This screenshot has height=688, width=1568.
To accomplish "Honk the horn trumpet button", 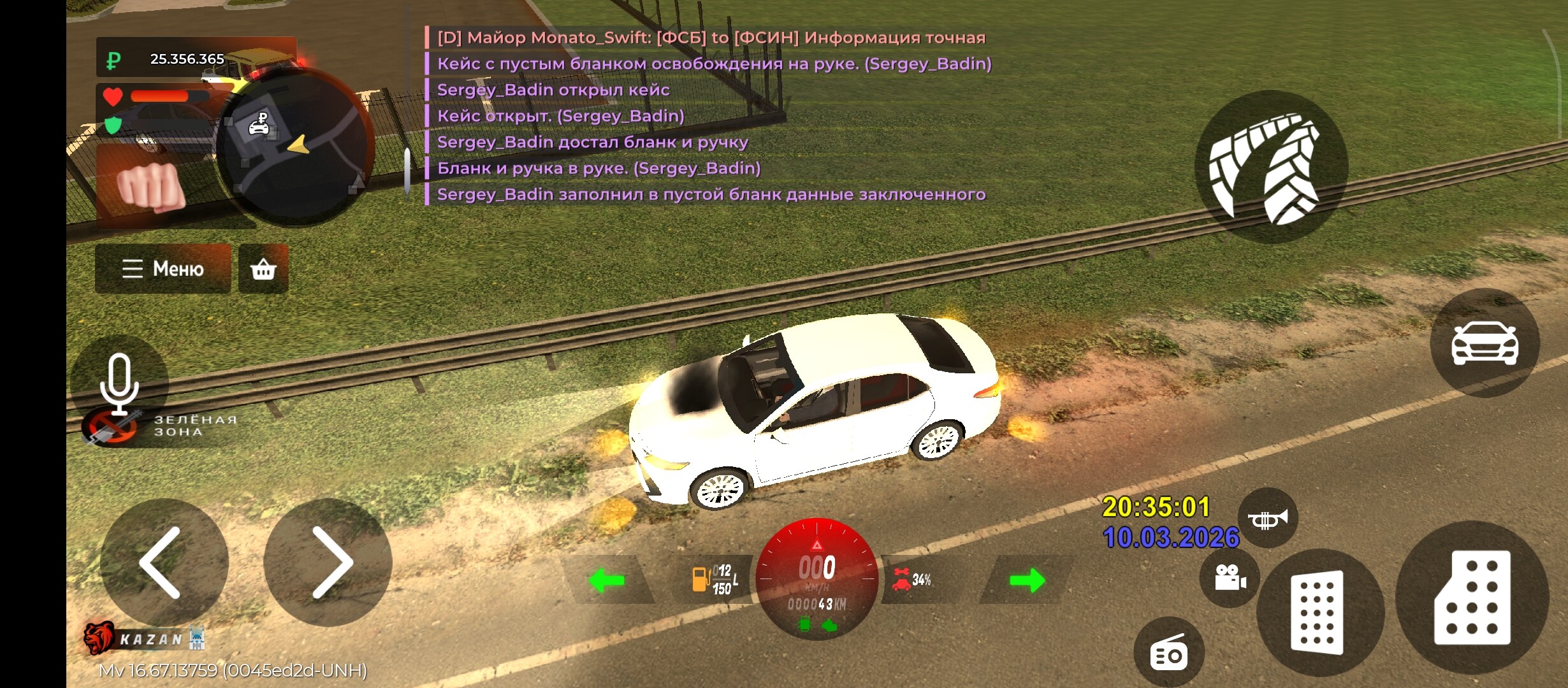I will pyautogui.click(x=1267, y=519).
